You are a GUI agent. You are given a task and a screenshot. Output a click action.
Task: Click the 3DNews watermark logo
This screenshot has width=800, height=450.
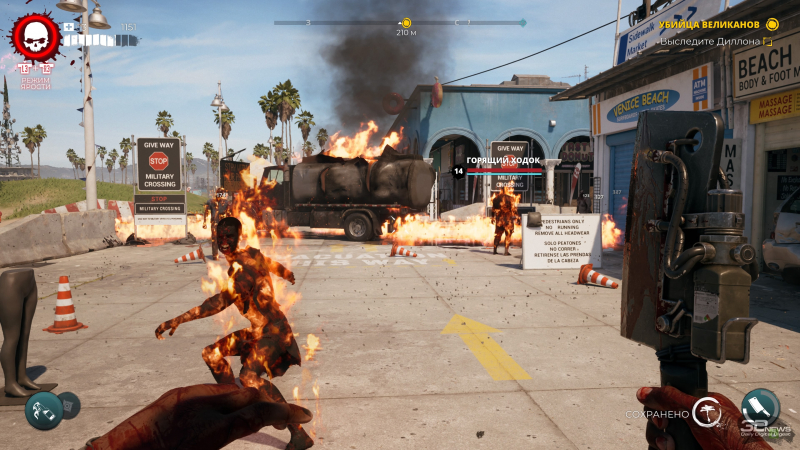pos(765,430)
